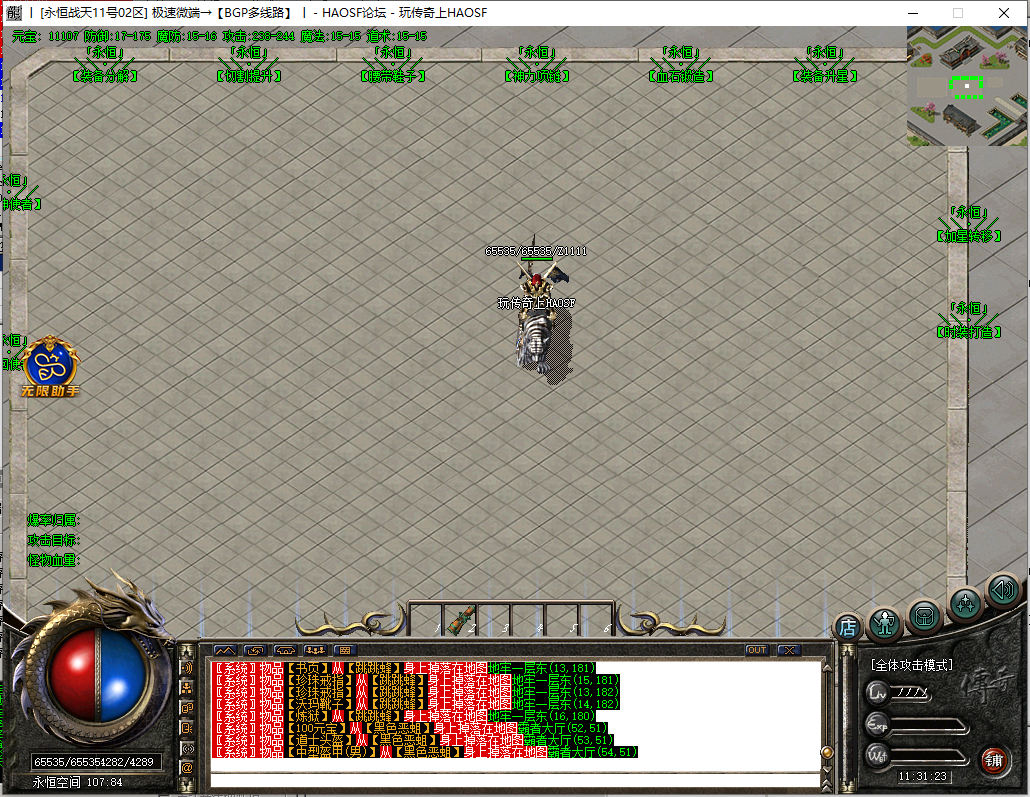The height and width of the screenshot is (797, 1030).
Task: Click the Lv level round icon
Action: click(878, 691)
